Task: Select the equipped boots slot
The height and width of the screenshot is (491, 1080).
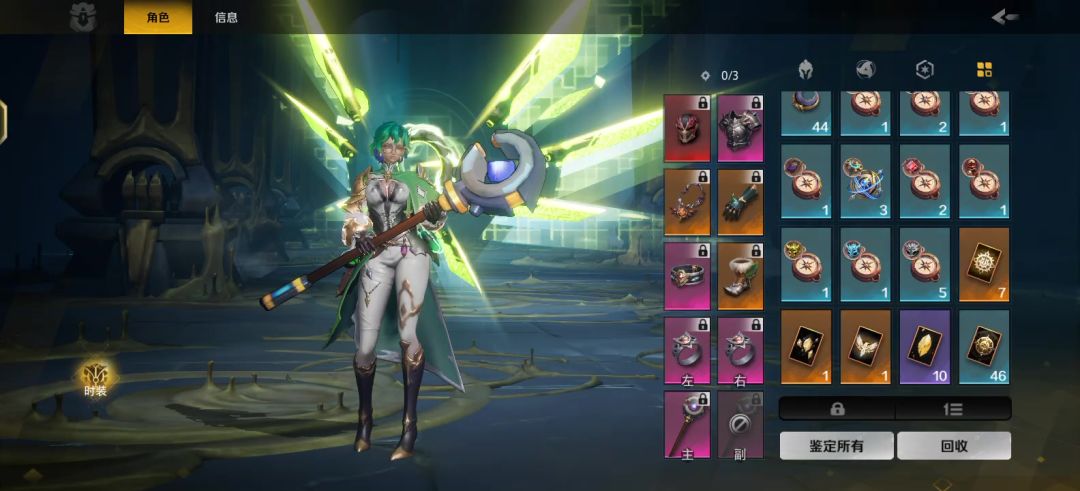Action: point(740,276)
